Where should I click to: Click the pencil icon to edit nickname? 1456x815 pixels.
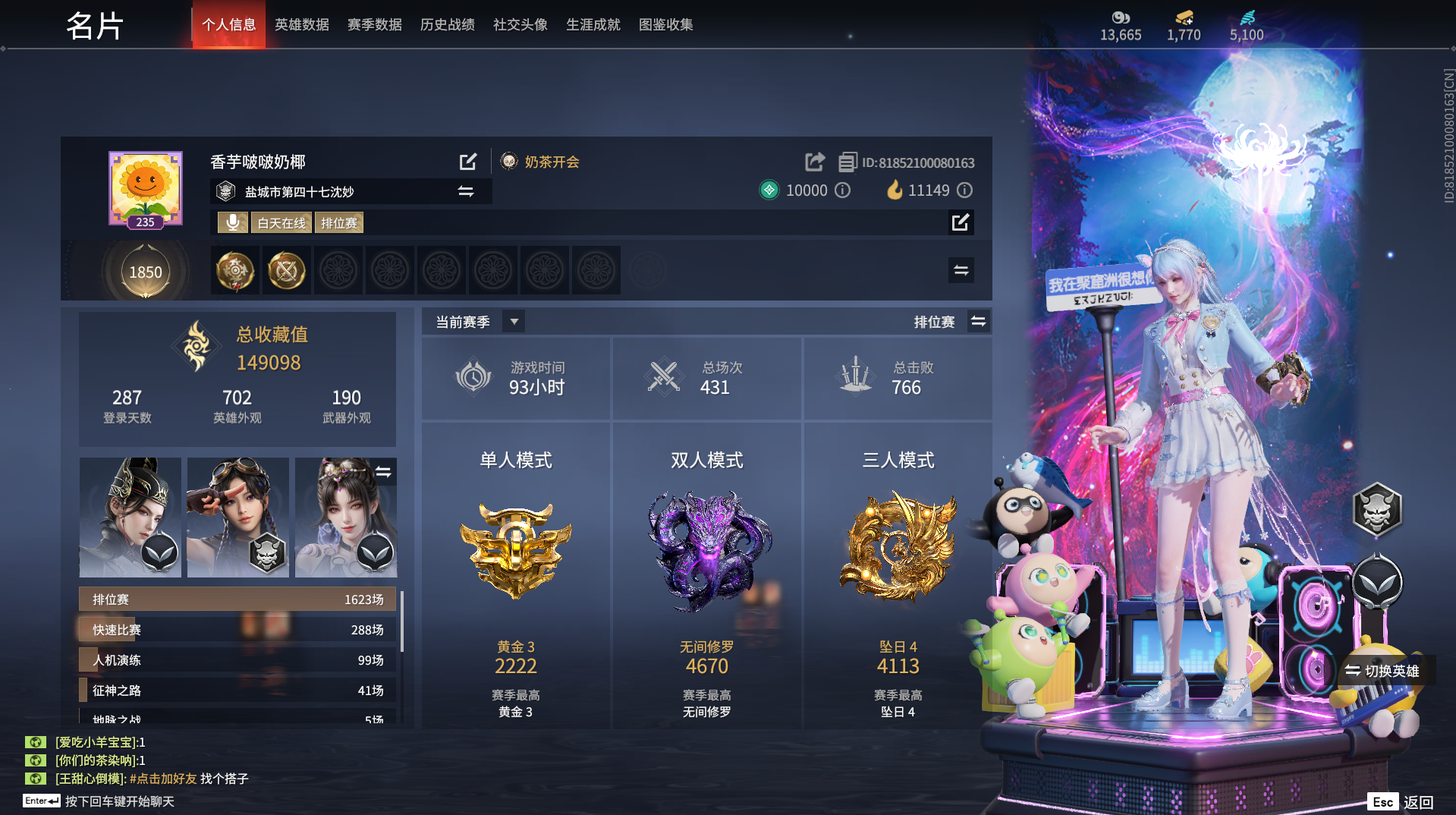[468, 161]
